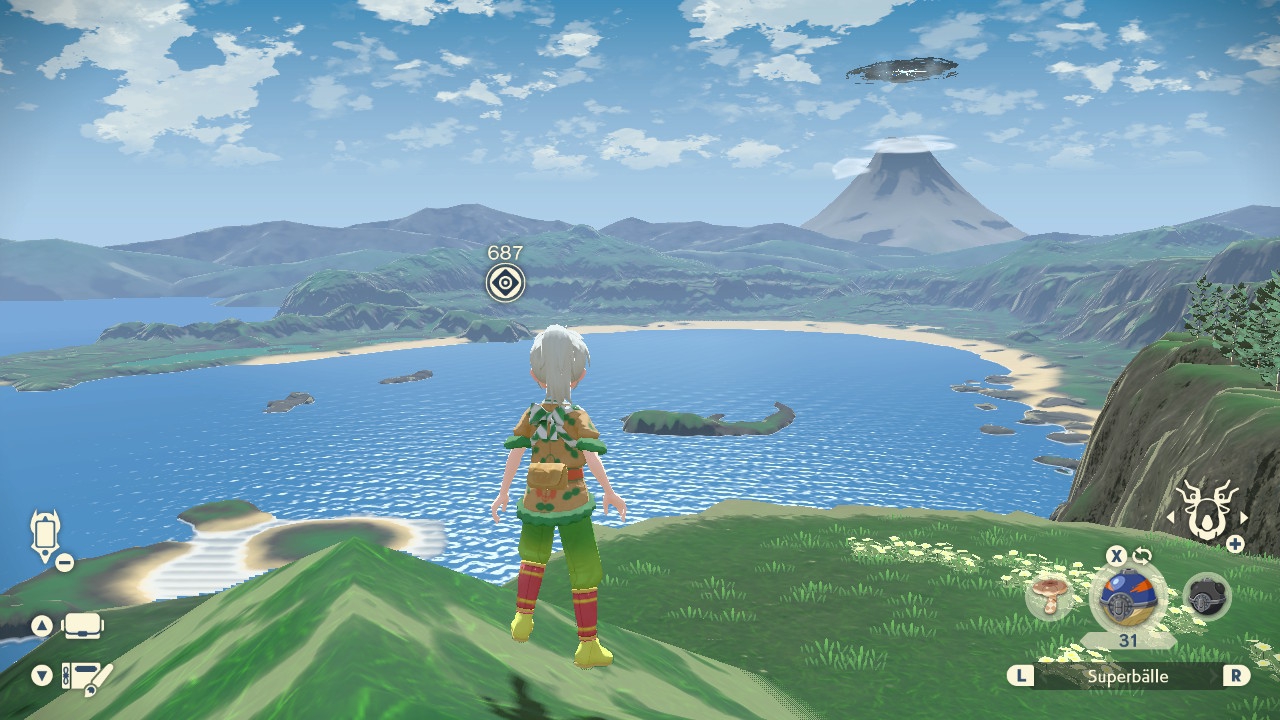Pick the dark heavy ball slot

[x=1206, y=597]
